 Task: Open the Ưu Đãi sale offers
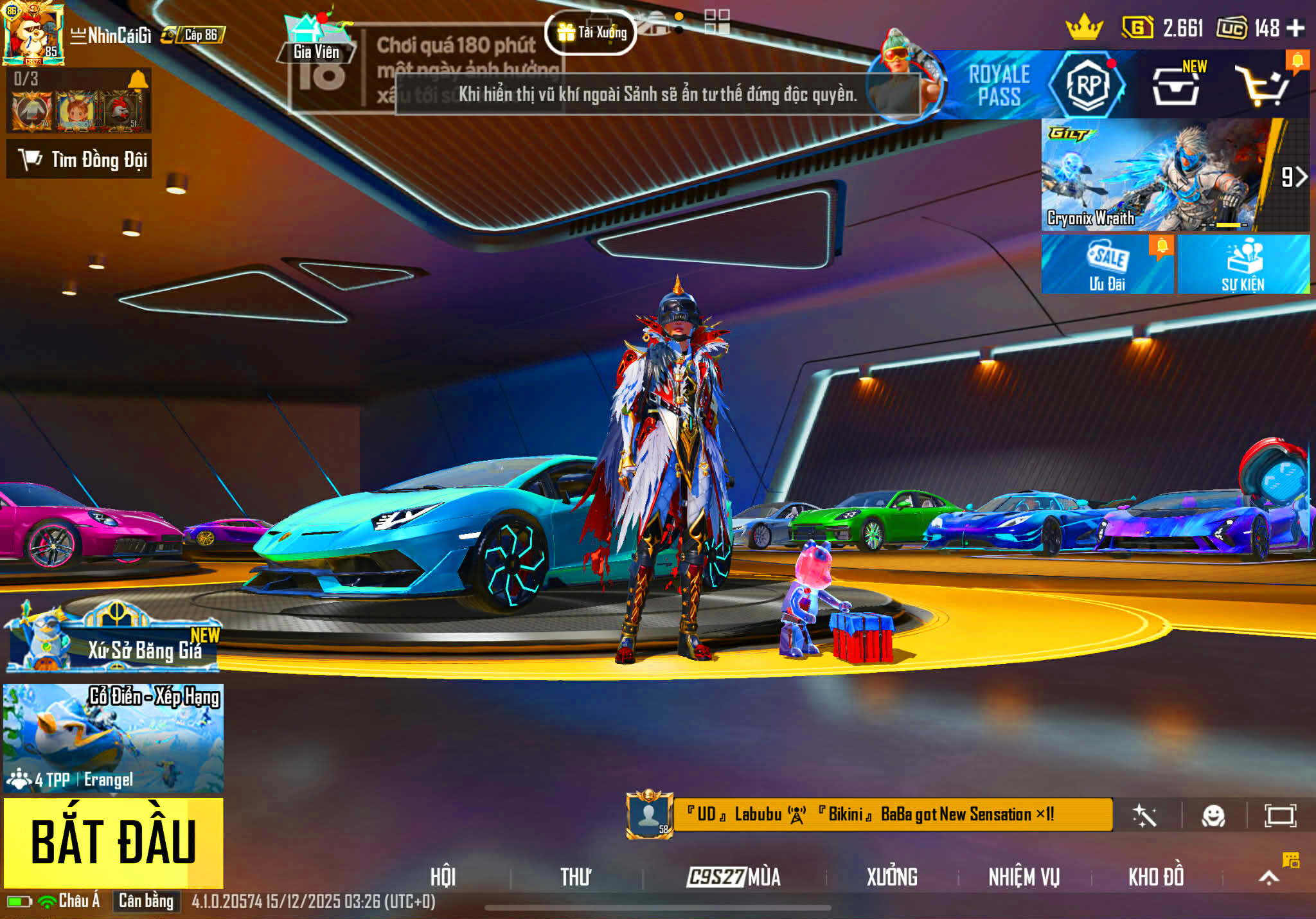pyautogui.click(x=1107, y=265)
